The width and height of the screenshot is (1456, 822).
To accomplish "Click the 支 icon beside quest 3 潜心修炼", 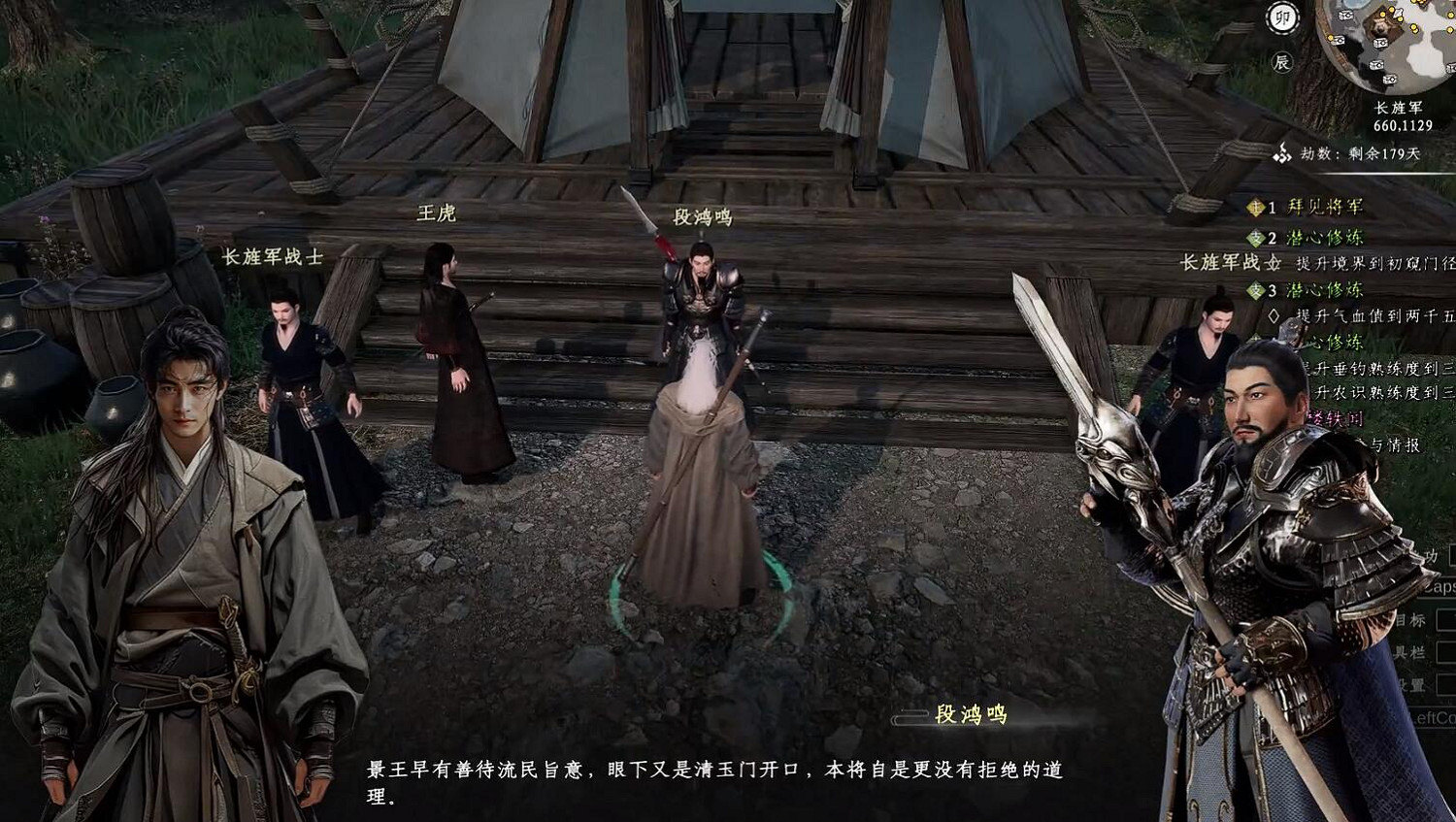I will pos(1257,289).
